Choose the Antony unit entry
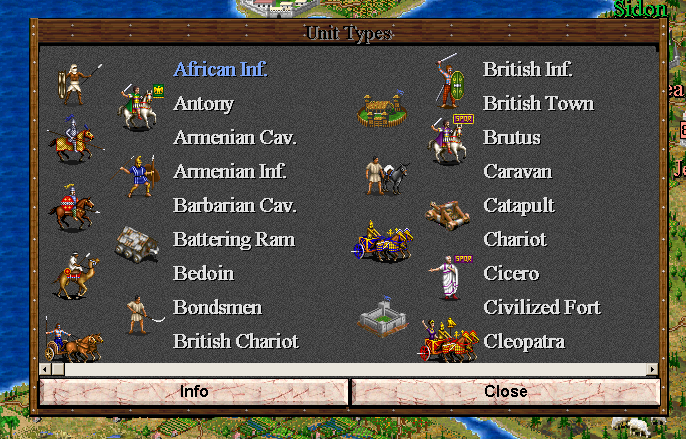The height and width of the screenshot is (439, 686). click(x=203, y=103)
